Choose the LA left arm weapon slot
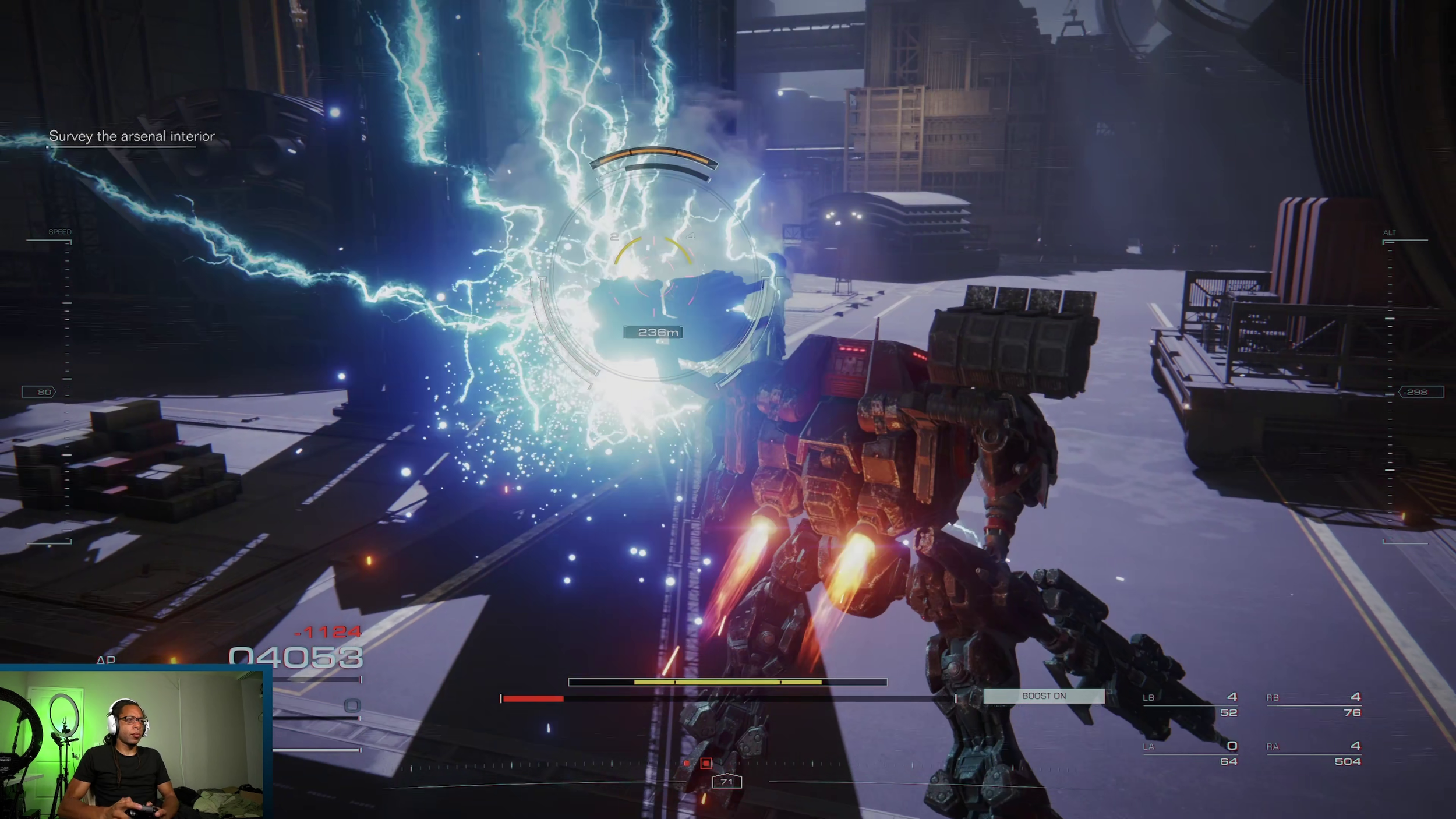This screenshot has width=1456, height=819. tap(1190, 754)
